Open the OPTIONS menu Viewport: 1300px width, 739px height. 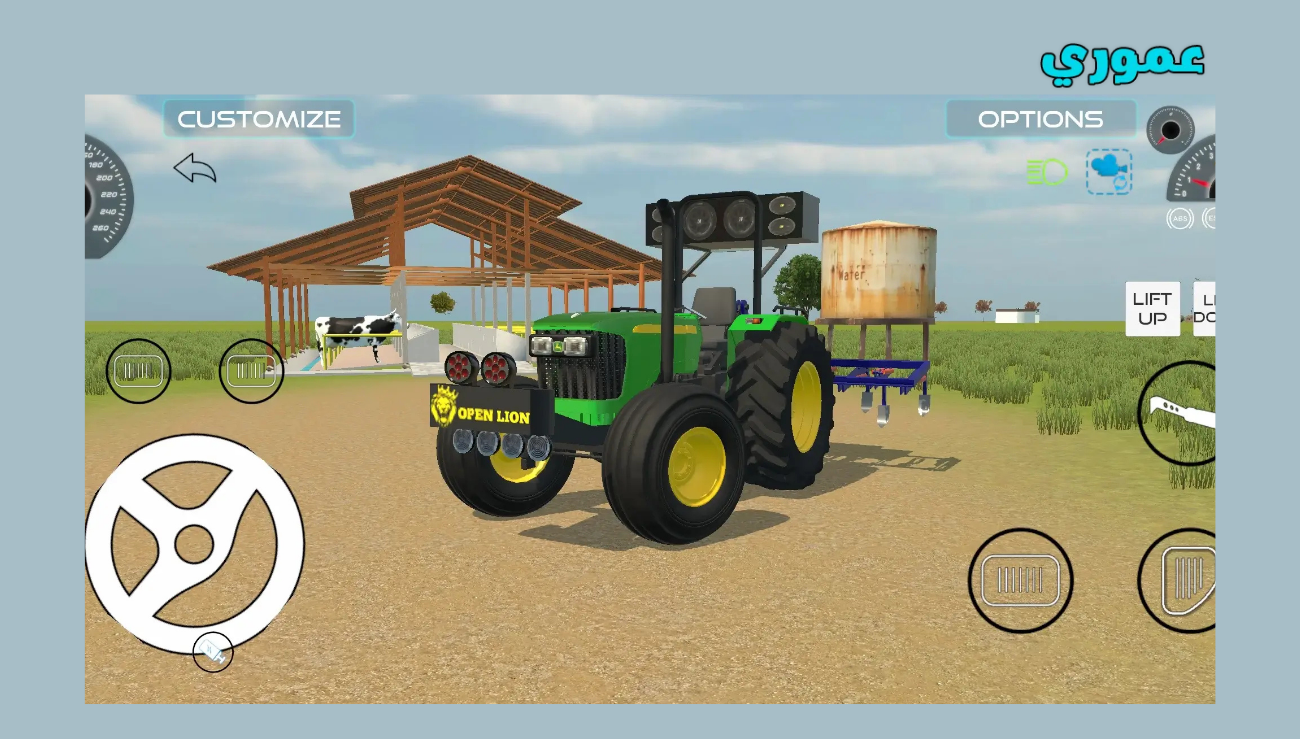point(1041,118)
